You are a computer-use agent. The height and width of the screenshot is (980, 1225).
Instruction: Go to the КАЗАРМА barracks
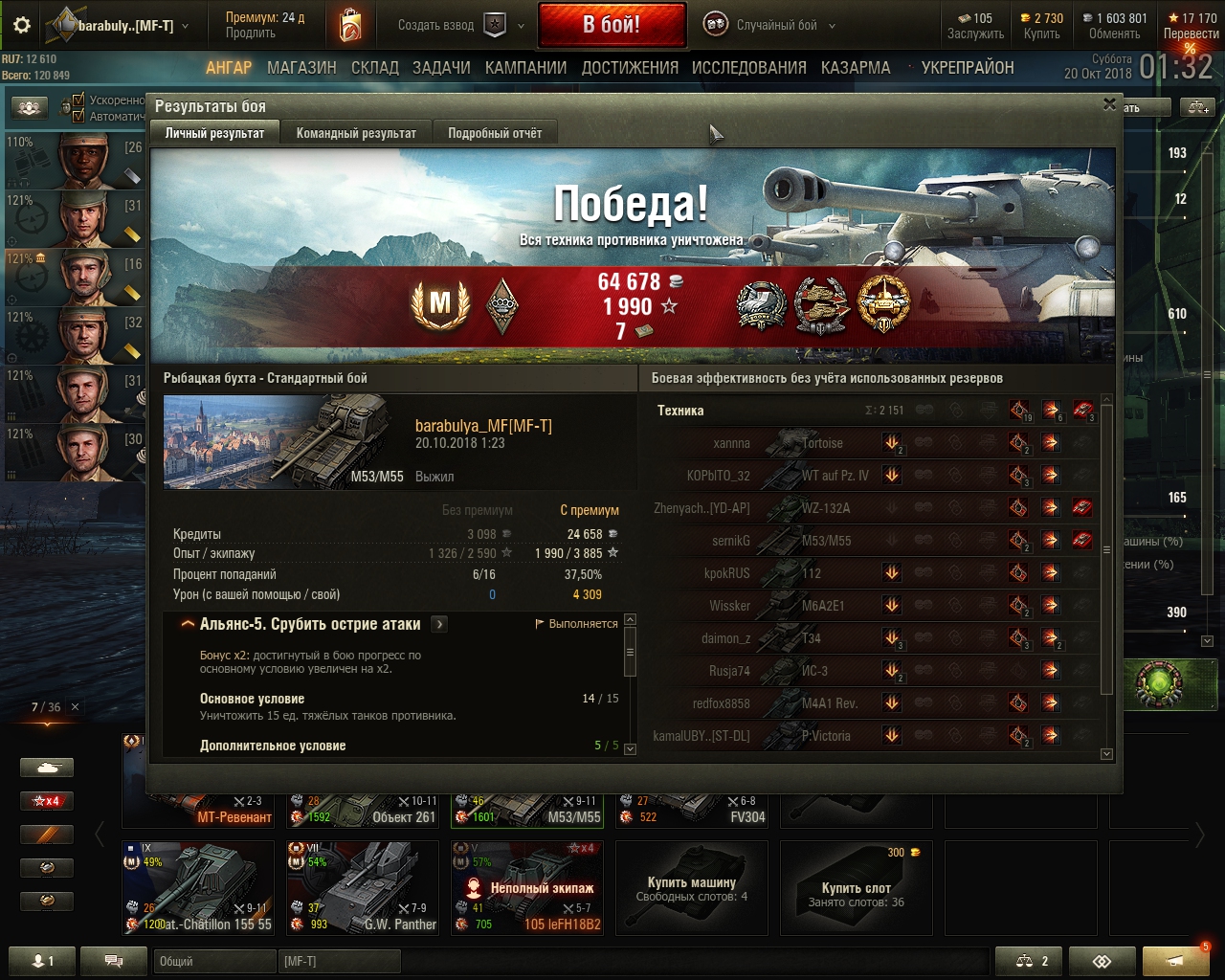[855, 68]
